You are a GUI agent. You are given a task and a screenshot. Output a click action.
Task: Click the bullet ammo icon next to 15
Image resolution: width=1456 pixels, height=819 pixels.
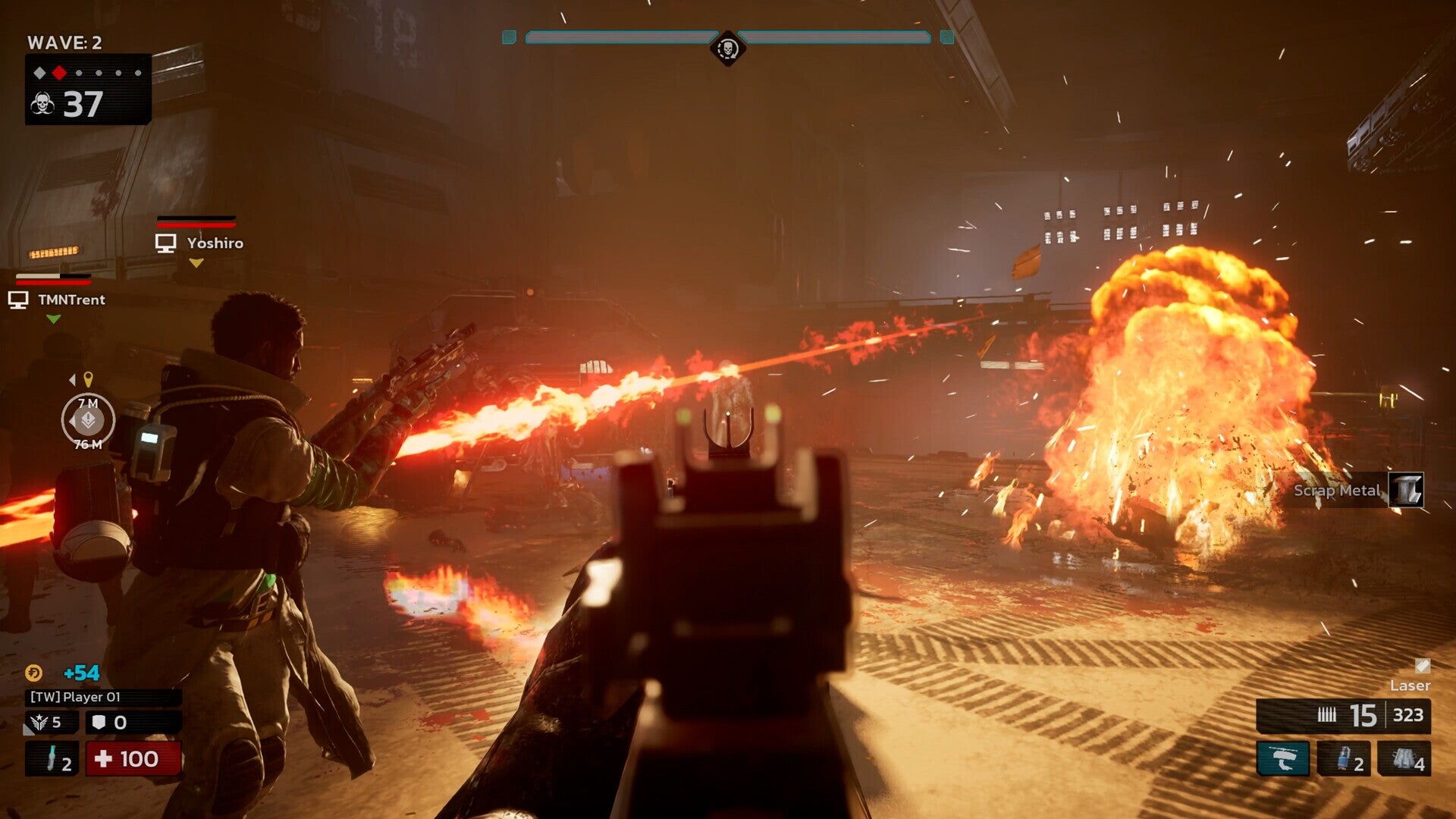click(1326, 714)
